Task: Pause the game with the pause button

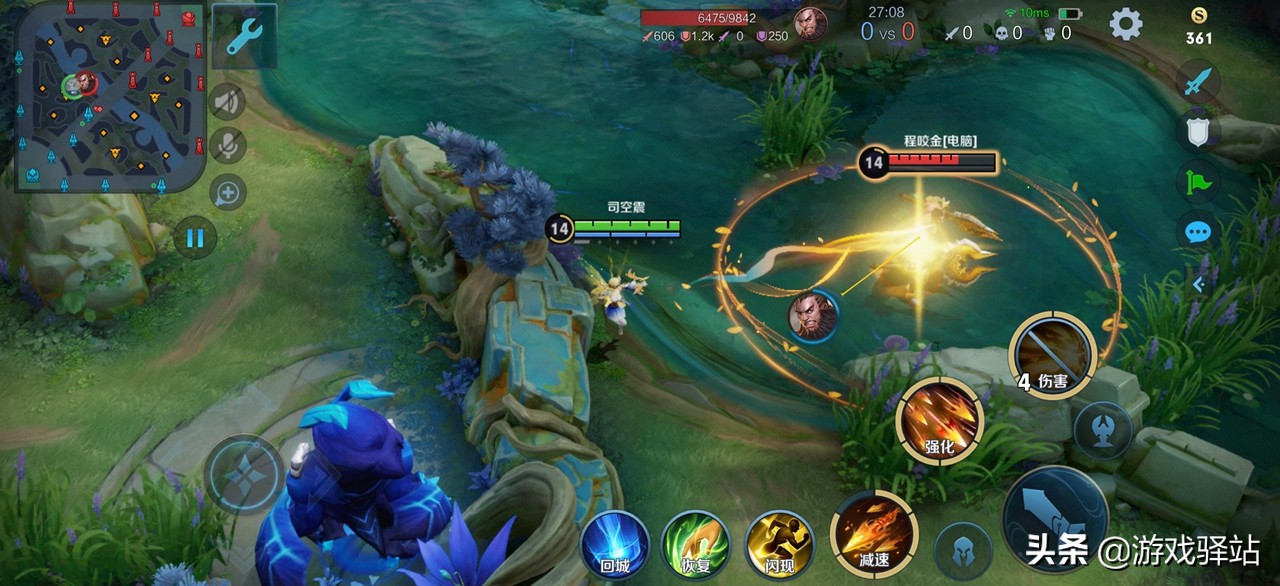Action: point(195,238)
